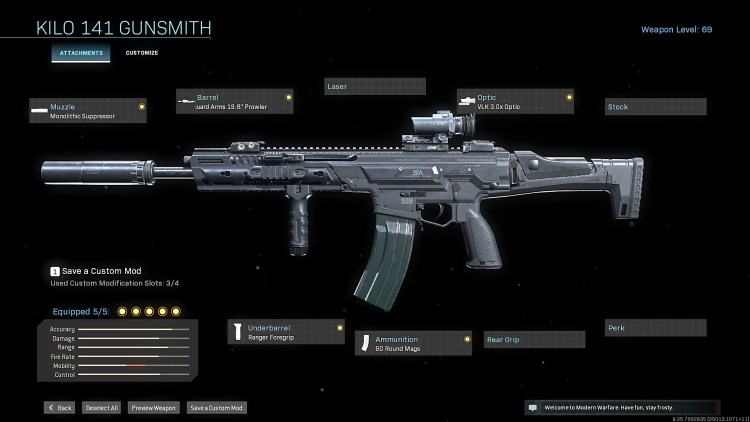Open the Customize tab
750x422 pixels.
click(141, 52)
